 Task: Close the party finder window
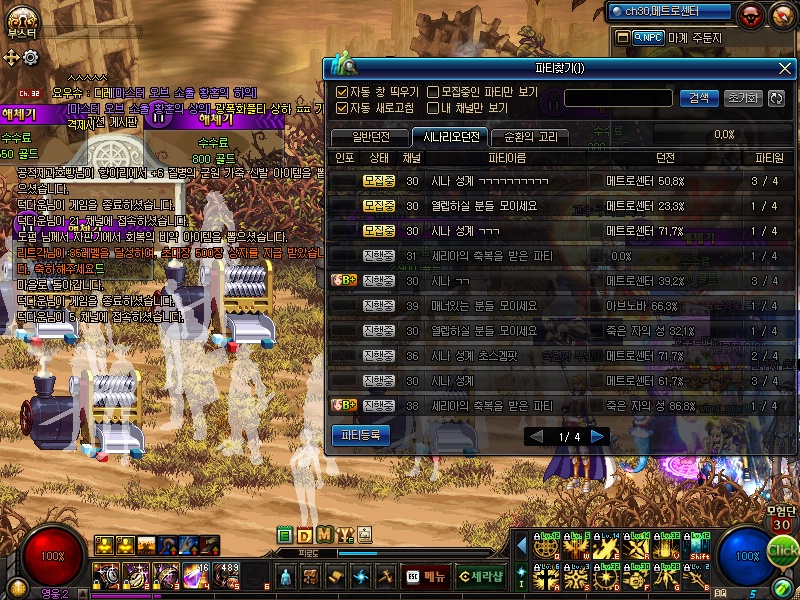pyautogui.click(x=785, y=68)
